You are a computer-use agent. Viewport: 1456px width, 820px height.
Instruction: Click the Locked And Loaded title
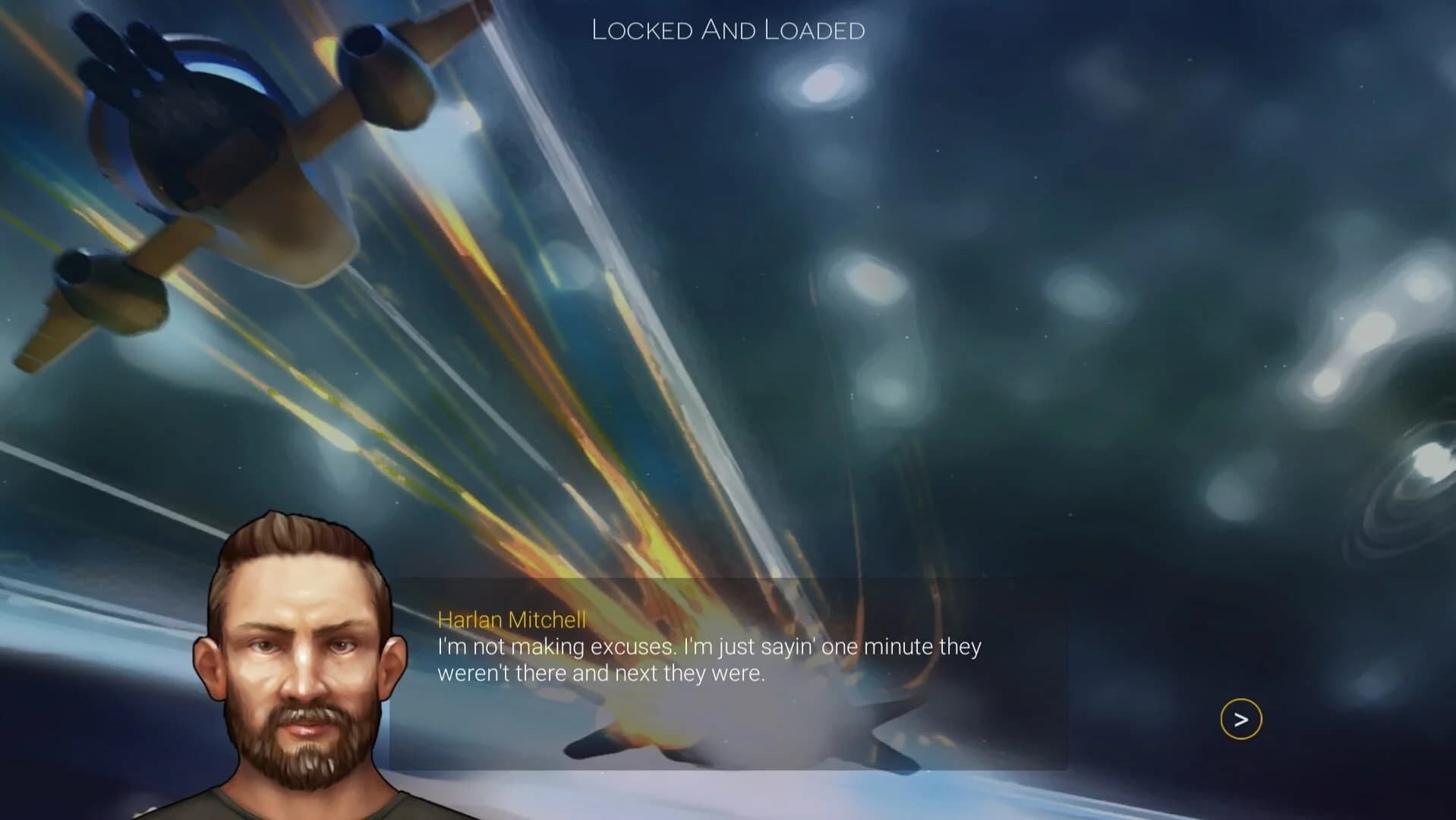(x=727, y=30)
